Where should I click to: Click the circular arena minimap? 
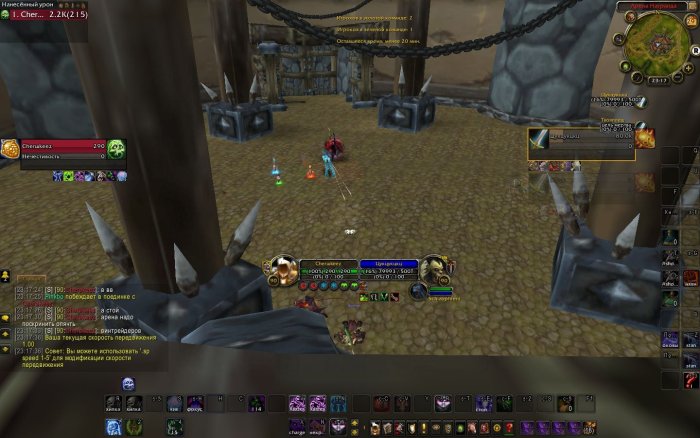658,43
